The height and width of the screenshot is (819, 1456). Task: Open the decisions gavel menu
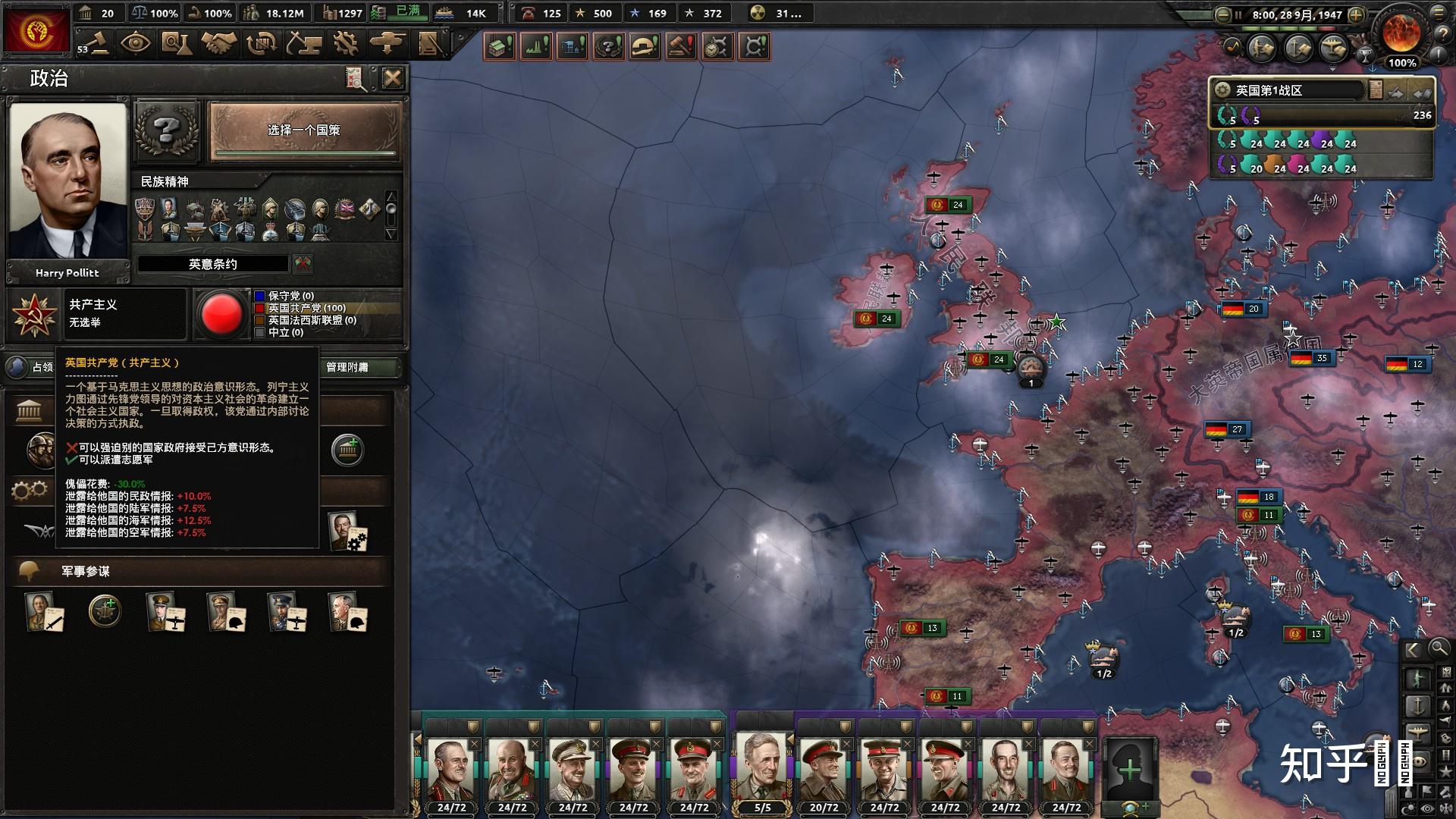(96, 43)
